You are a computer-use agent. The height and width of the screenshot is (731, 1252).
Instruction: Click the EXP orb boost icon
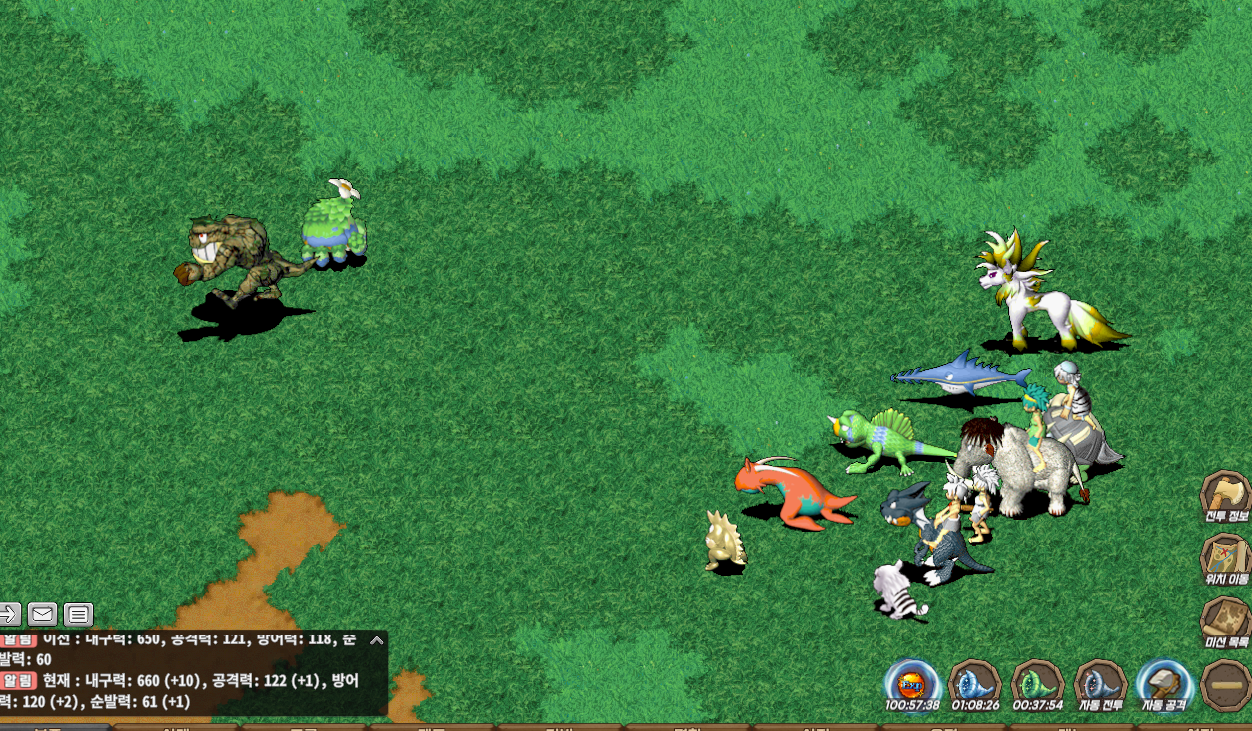pyautogui.click(x=912, y=684)
